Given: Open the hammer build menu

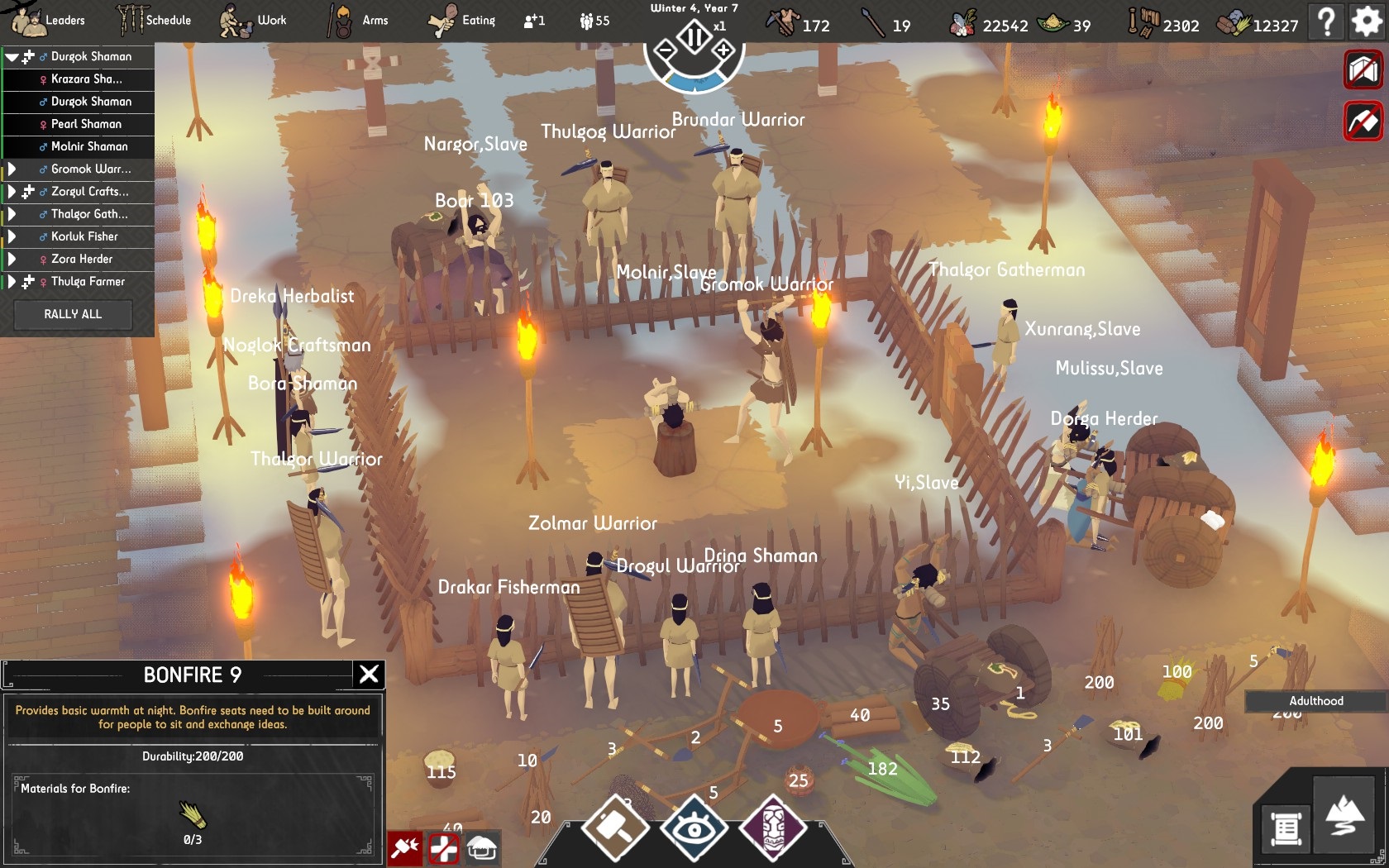Looking at the screenshot, I should point(615,827).
